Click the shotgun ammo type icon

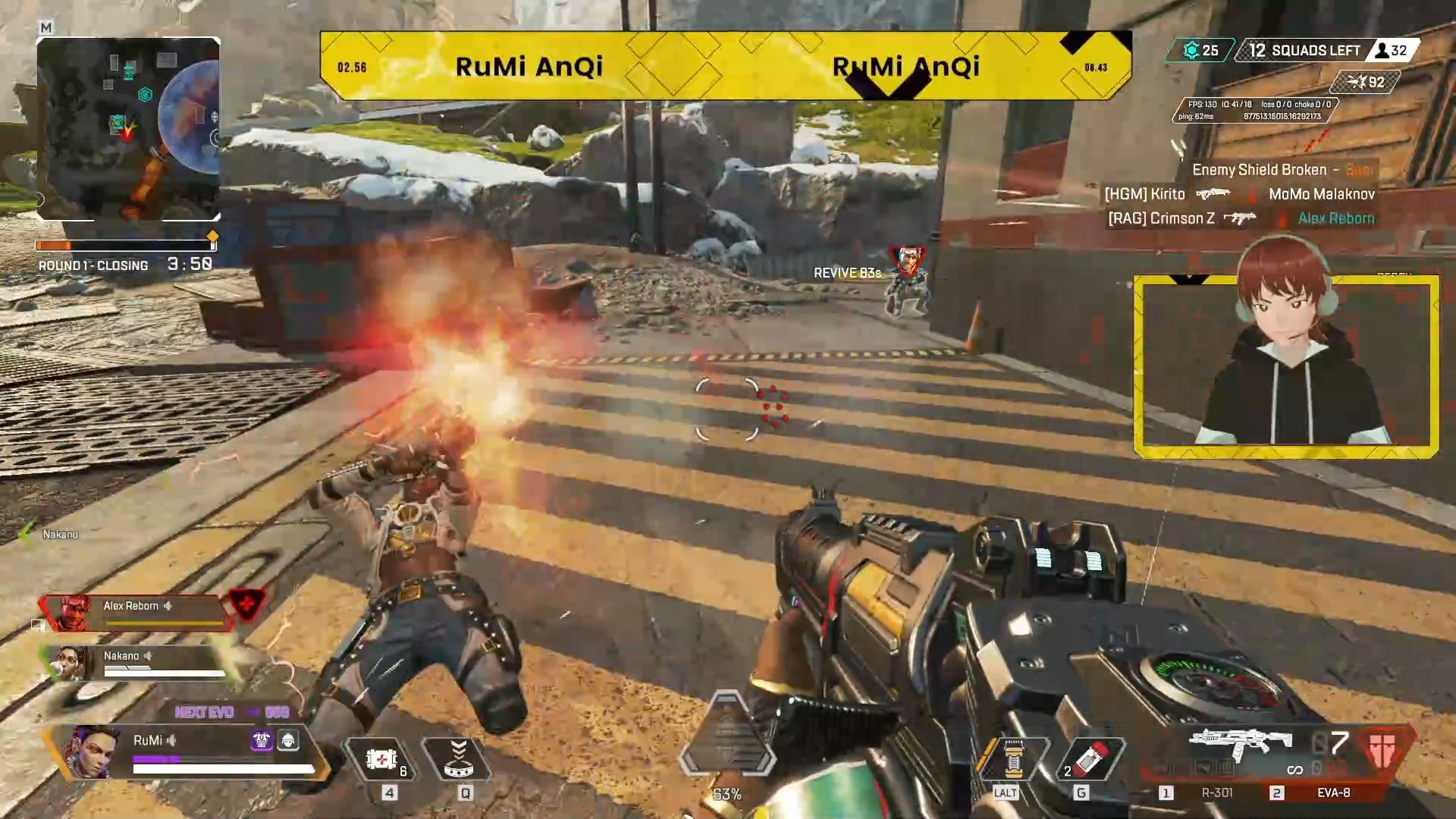(1385, 748)
